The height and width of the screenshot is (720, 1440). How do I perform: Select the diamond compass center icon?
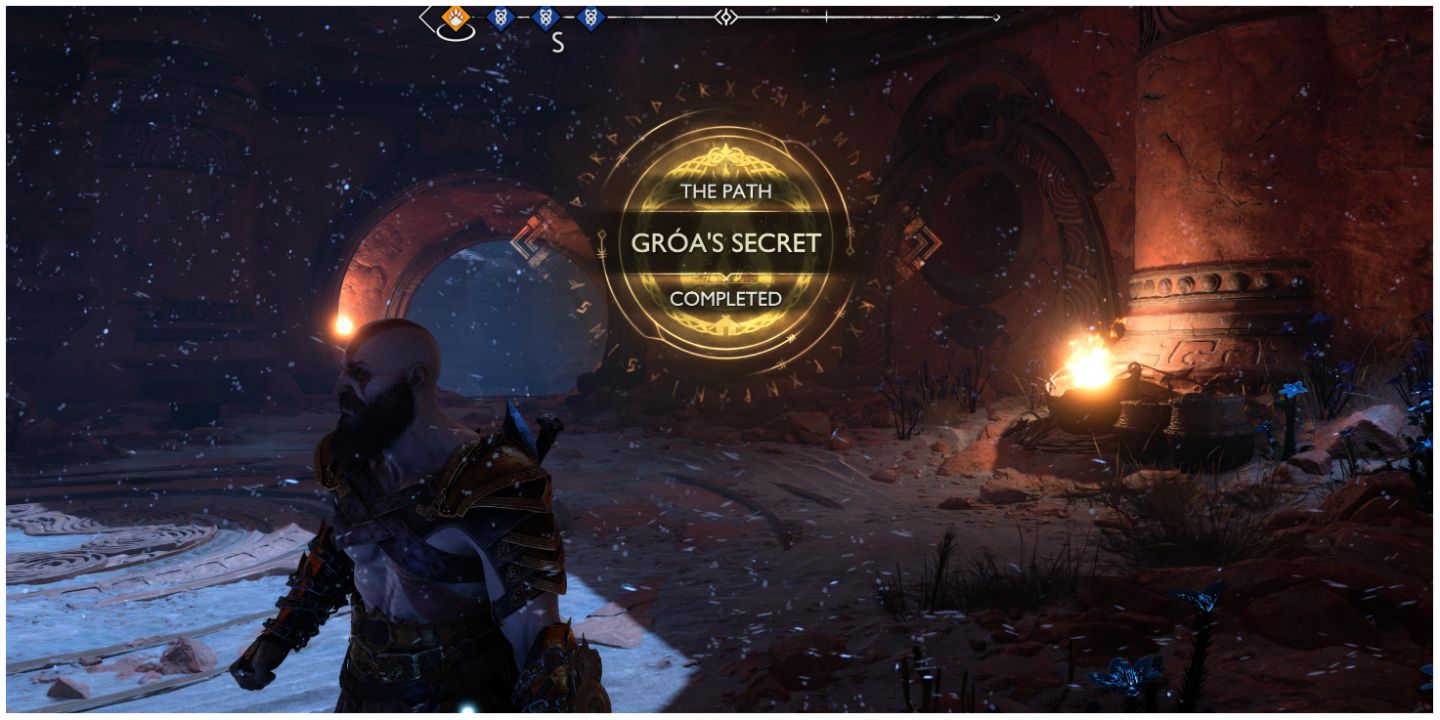coord(728,16)
